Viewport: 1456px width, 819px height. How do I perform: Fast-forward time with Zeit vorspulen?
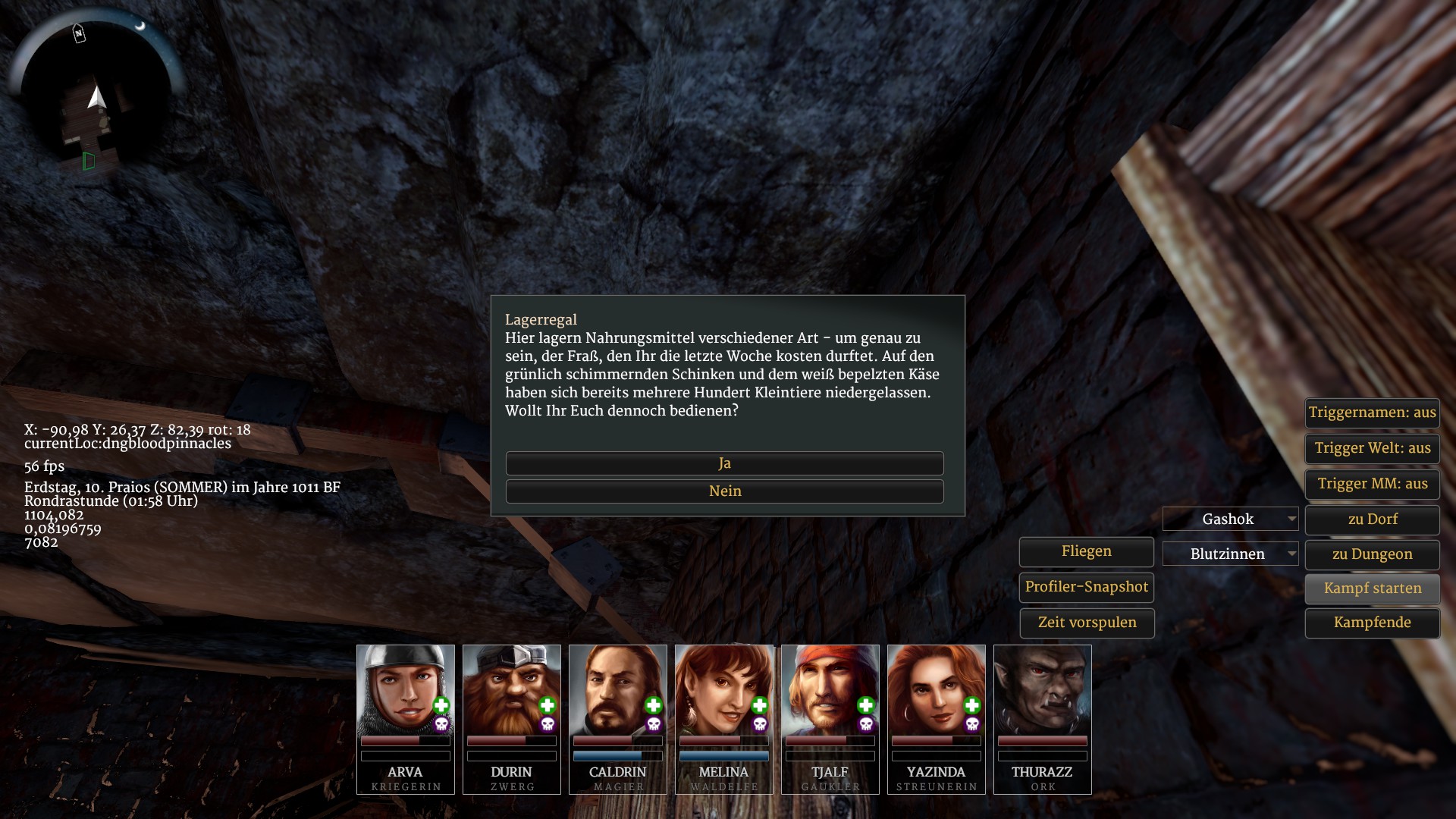click(1086, 623)
